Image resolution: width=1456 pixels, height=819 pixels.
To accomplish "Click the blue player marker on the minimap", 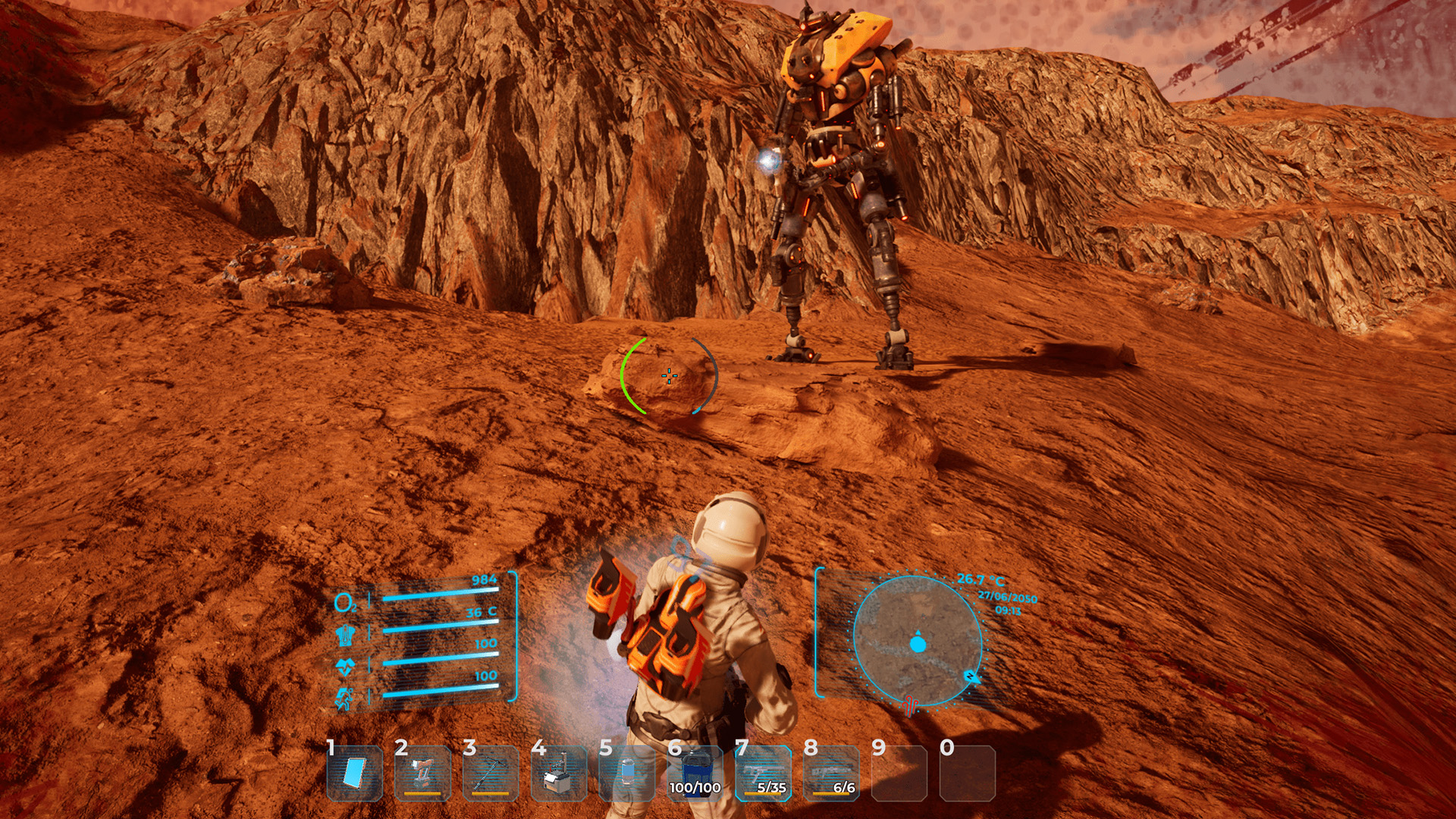I will click(918, 644).
